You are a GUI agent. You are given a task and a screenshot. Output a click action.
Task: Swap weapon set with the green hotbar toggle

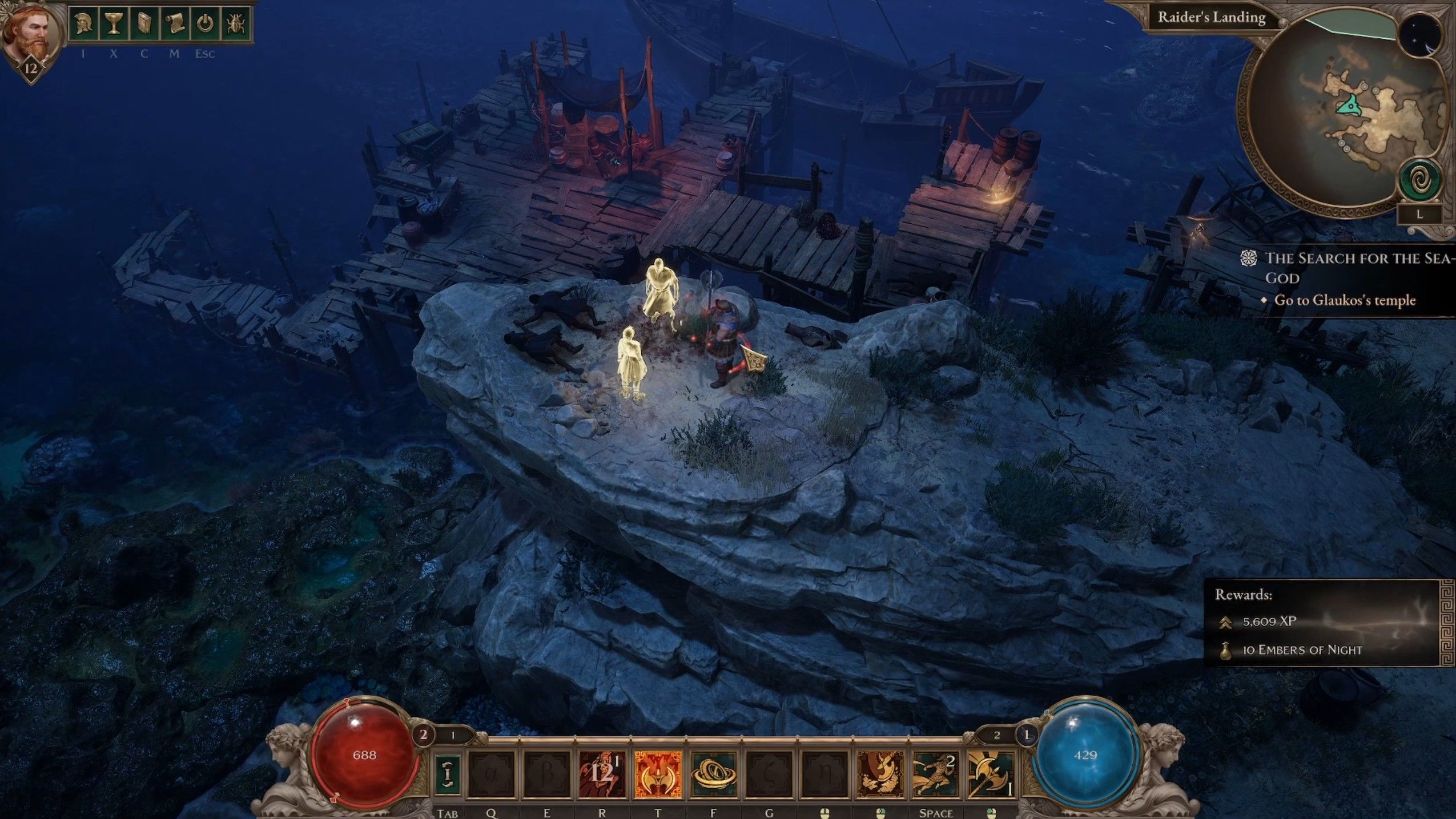pos(448,773)
